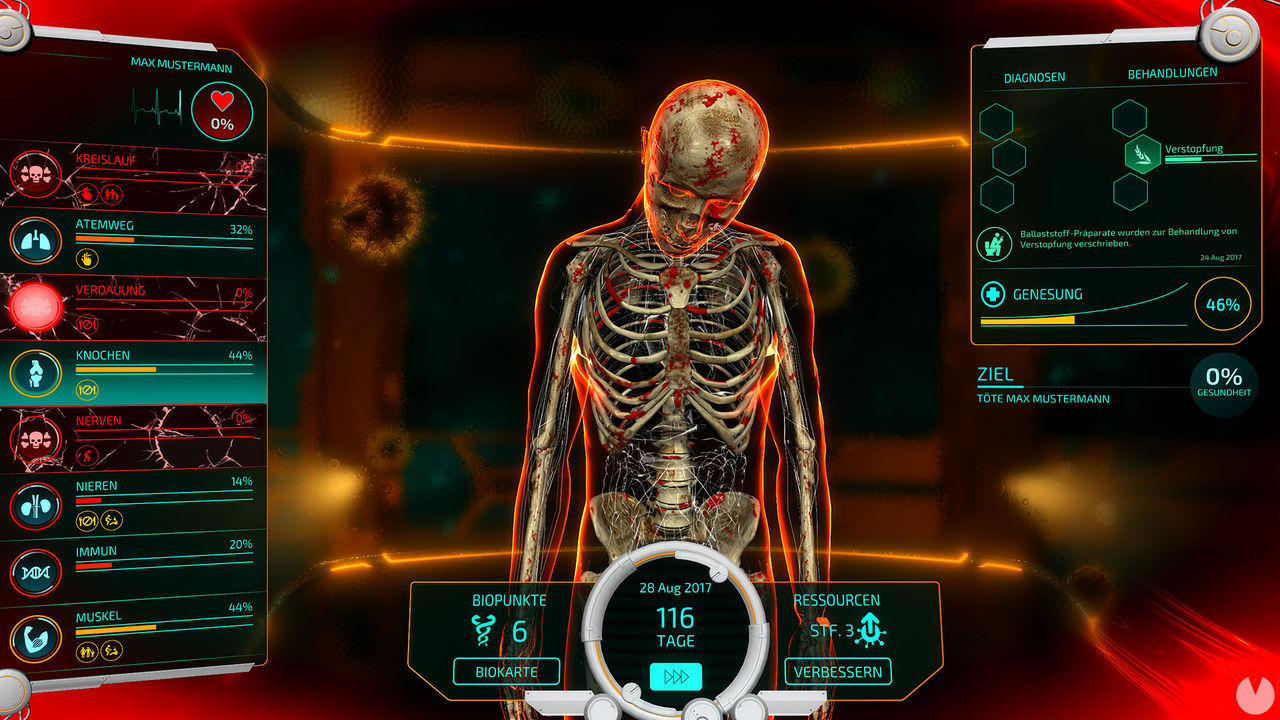Select the Kreislauf skull icon

click(35, 174)
